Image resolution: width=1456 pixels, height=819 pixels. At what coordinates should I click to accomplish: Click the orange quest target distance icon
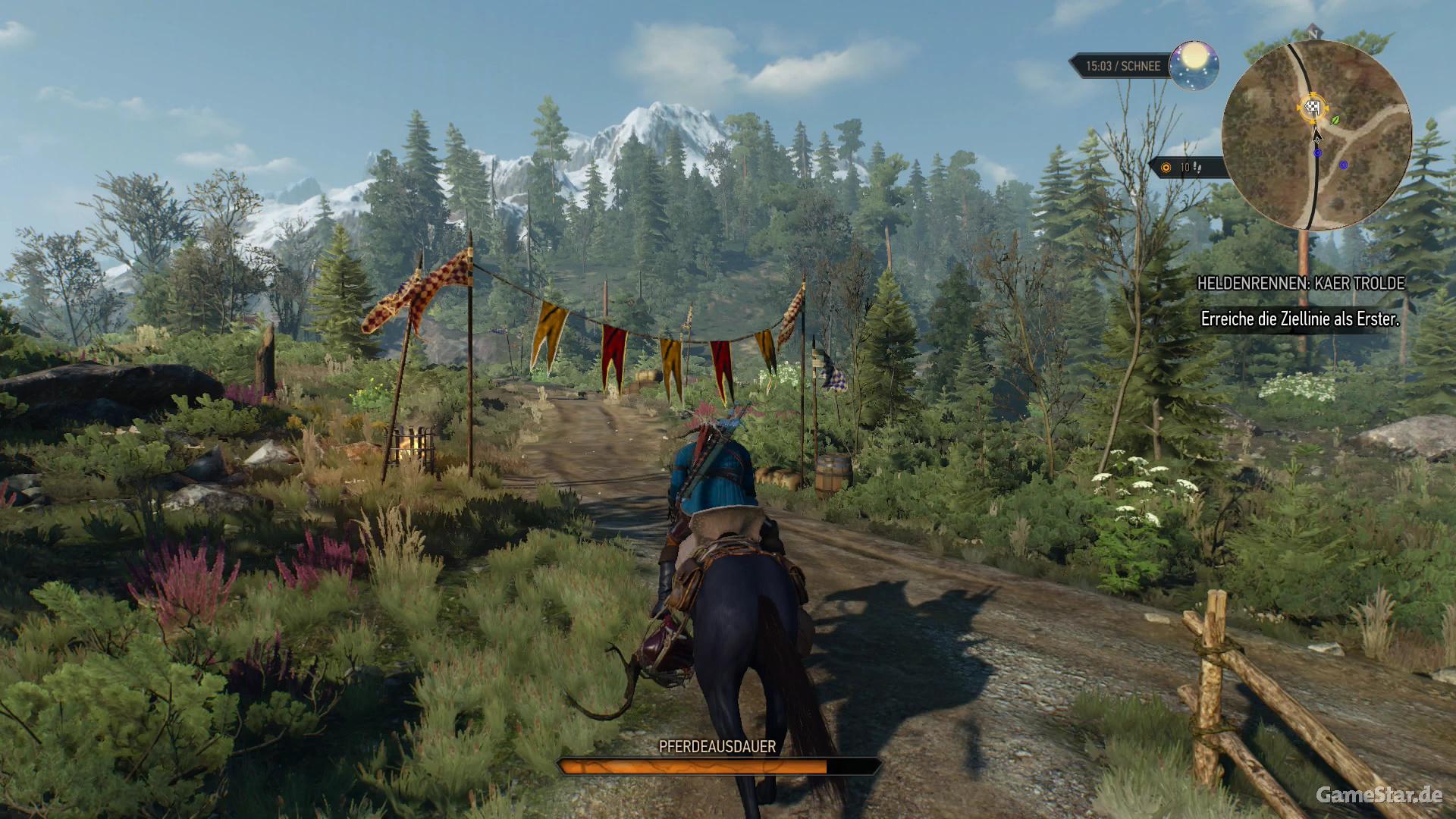coord(1166,168)
